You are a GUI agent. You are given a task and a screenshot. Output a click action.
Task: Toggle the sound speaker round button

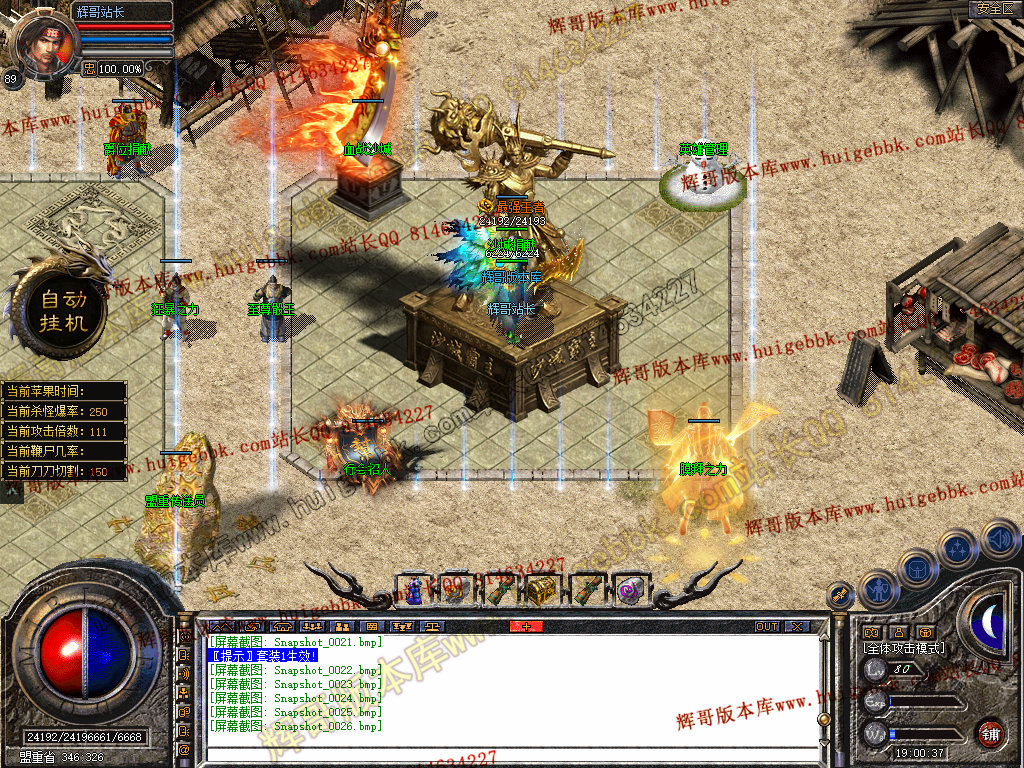999,540
